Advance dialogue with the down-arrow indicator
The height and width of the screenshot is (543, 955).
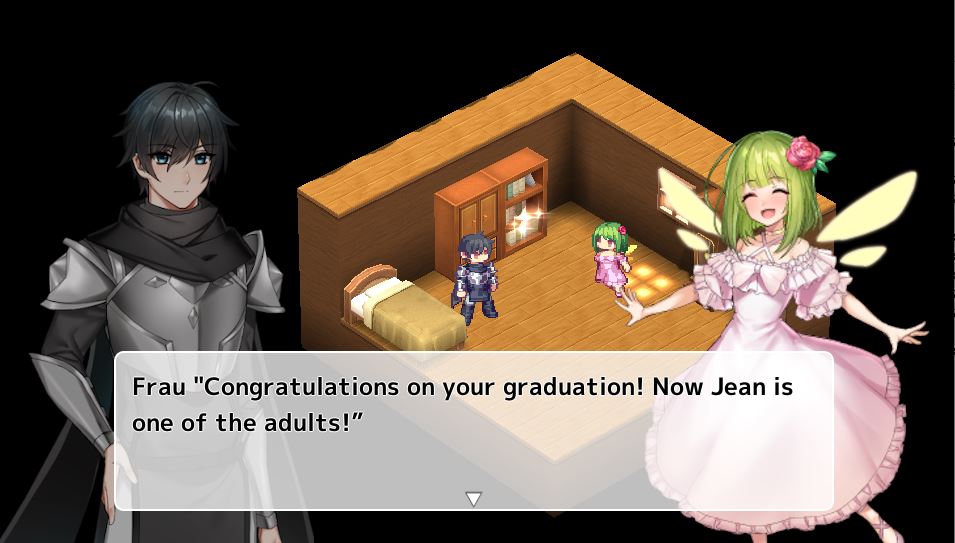474,498
